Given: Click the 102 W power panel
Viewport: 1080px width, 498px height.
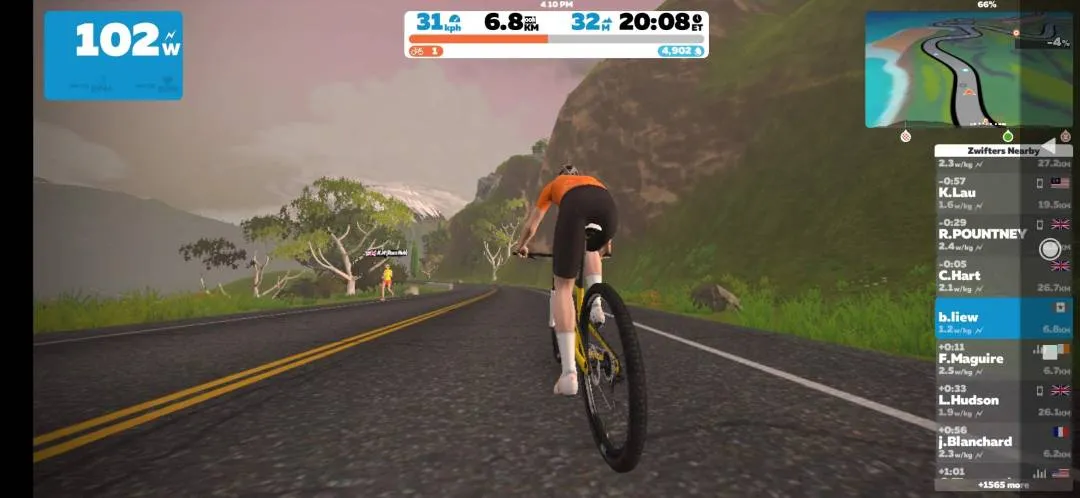Looking at the screenshot, I should [x=113, y=55].
